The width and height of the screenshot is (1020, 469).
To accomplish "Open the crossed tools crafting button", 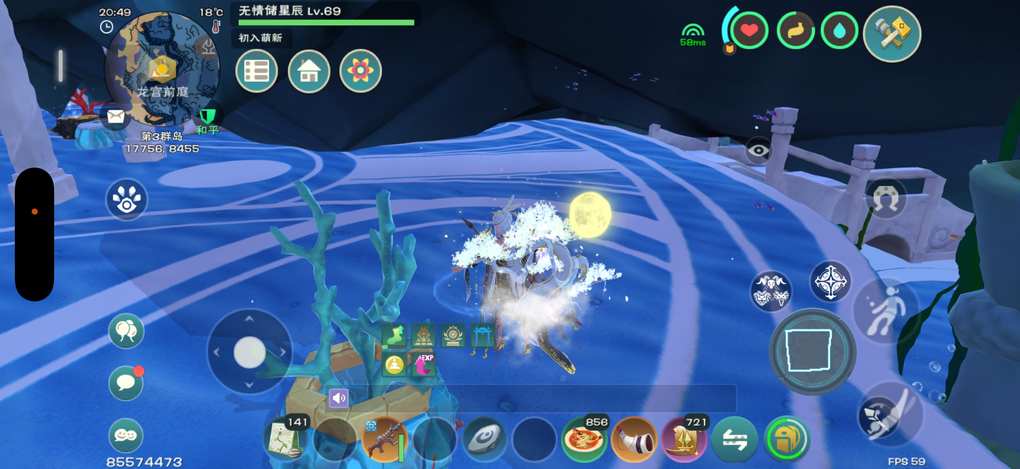I will point(891,33).
